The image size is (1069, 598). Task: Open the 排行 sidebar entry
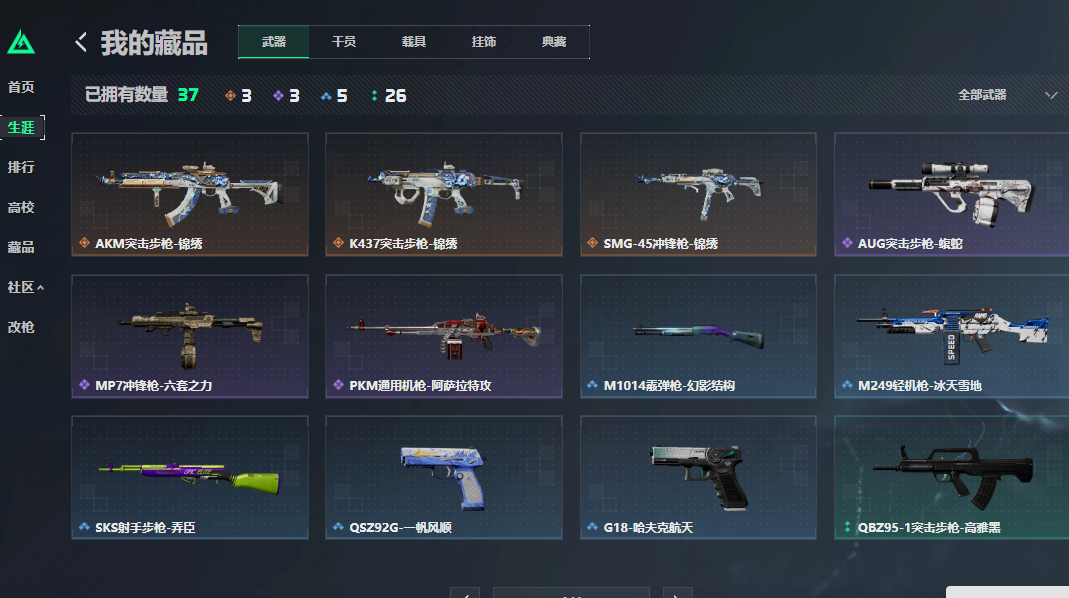click(21, 167)
